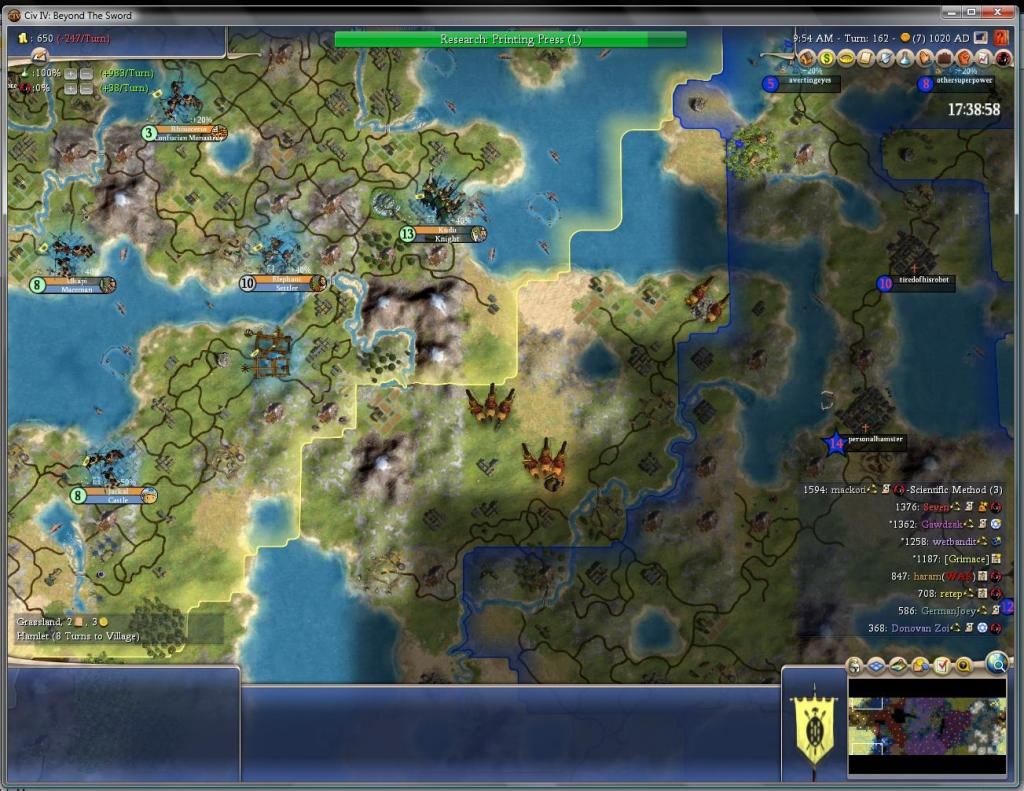Open the Domestic Advisor house icon
This screenshot has width=1024, height=791.
click(x=808, y=59)
